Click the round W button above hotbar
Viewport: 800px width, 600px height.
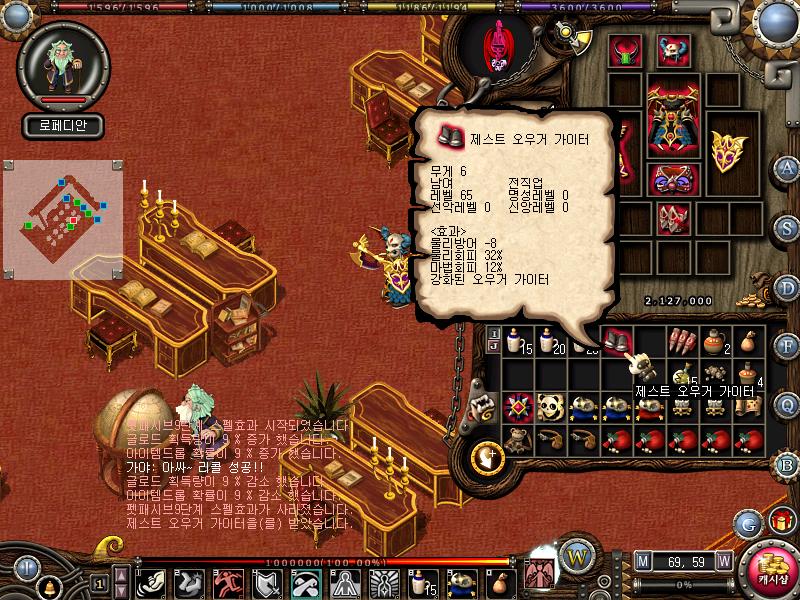tap(576, 554)
